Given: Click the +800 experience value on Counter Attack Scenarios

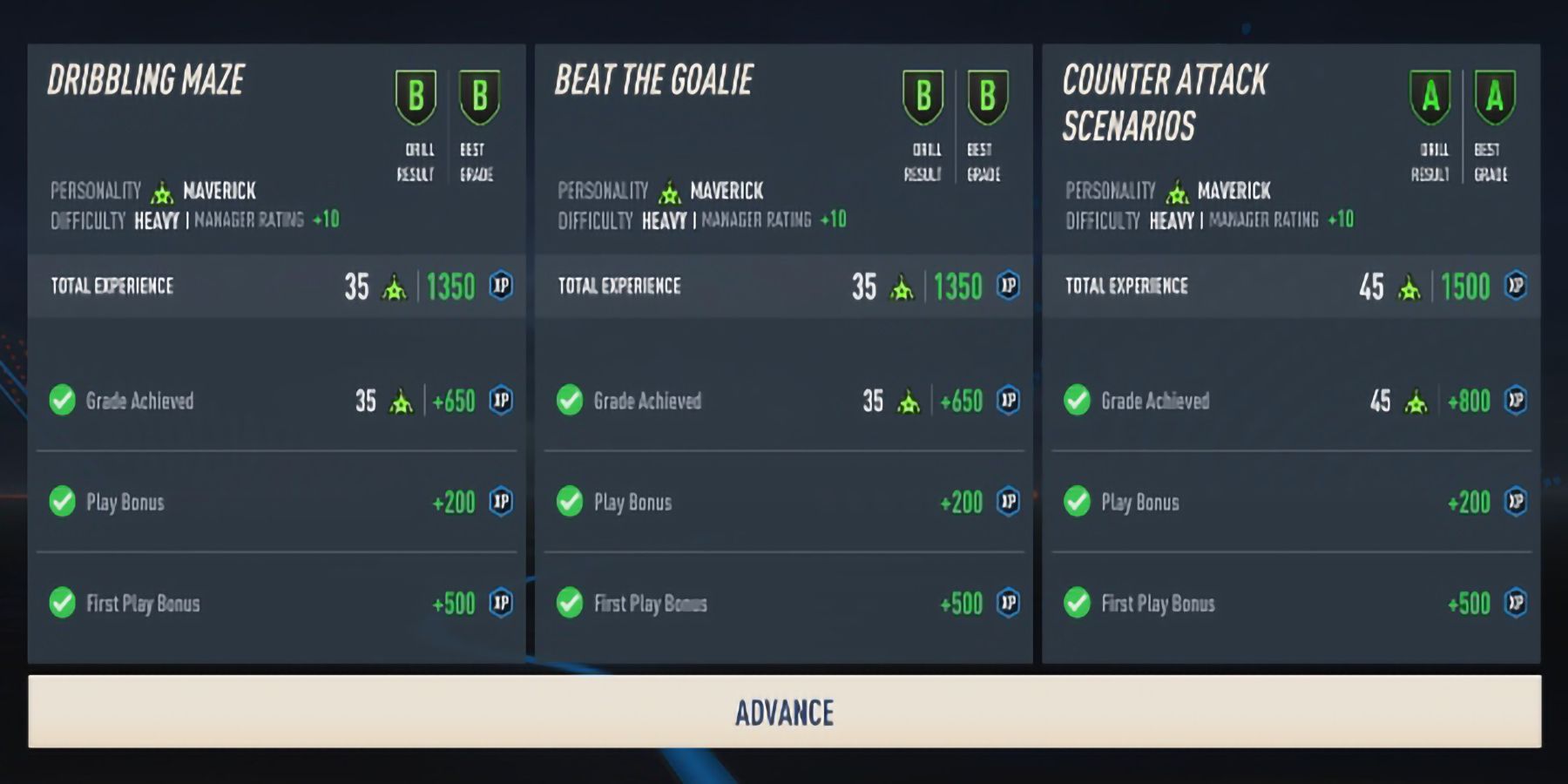Looking at the screenshot, I should click(x=1468, y=401).
